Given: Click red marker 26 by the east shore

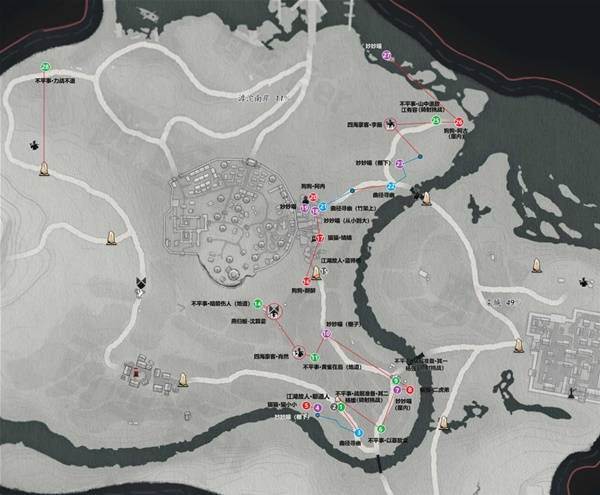Looking at the screenshot, I should tap(459, 121).
